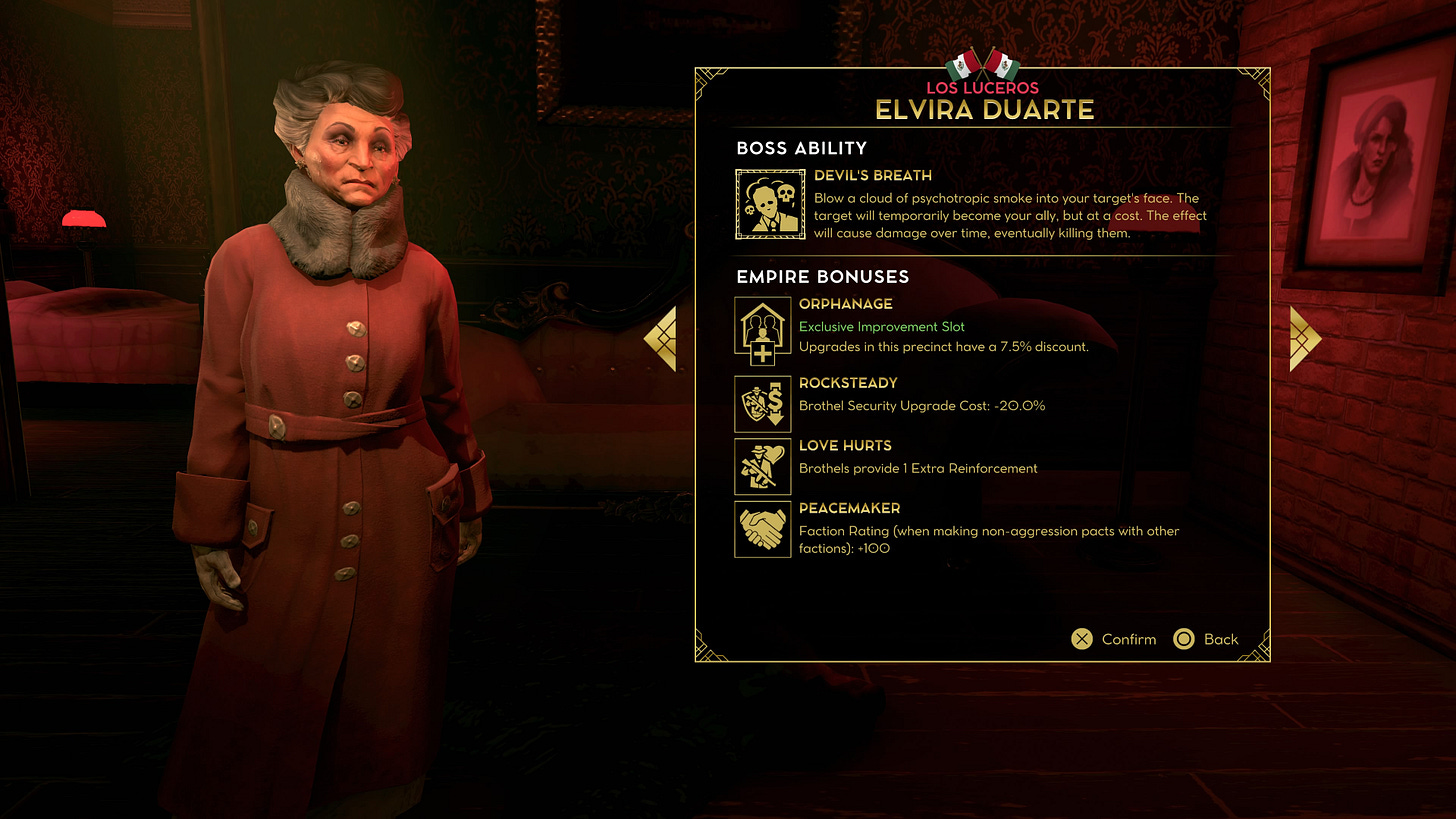Image resolution: width=1456 pixels, height=819 pixels.
Task: Show the next boss with the right arrow
Action: click(1304, 339)
